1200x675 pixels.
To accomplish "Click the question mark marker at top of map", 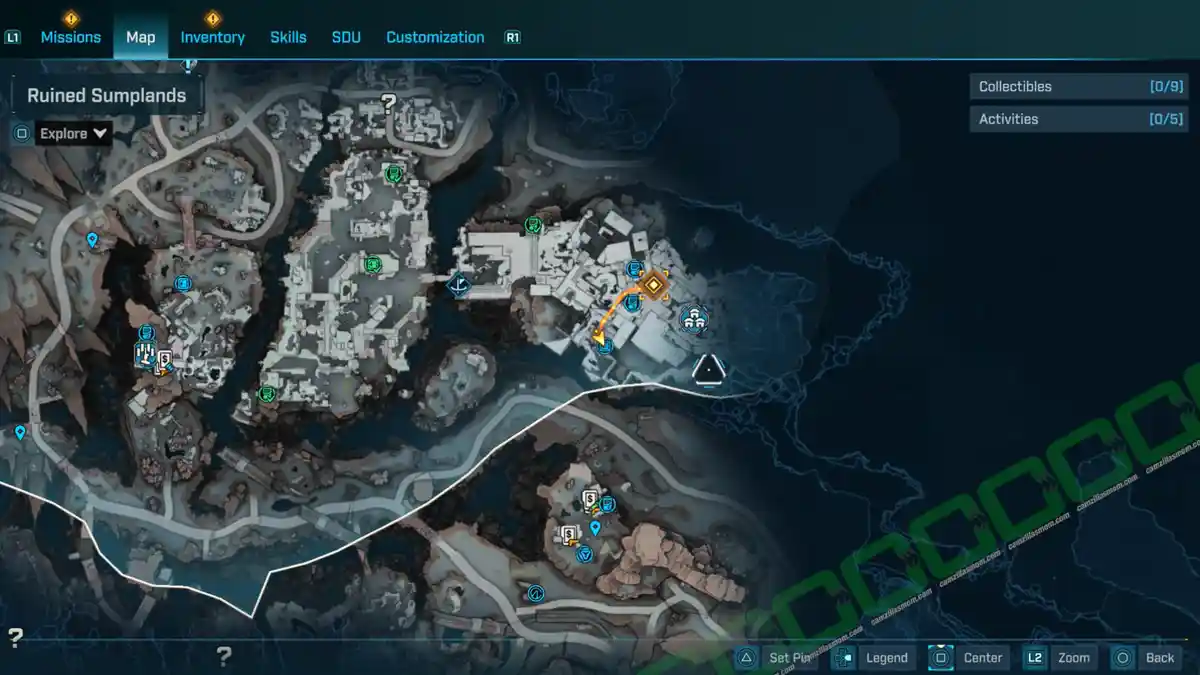I will (x=389, y=101).
